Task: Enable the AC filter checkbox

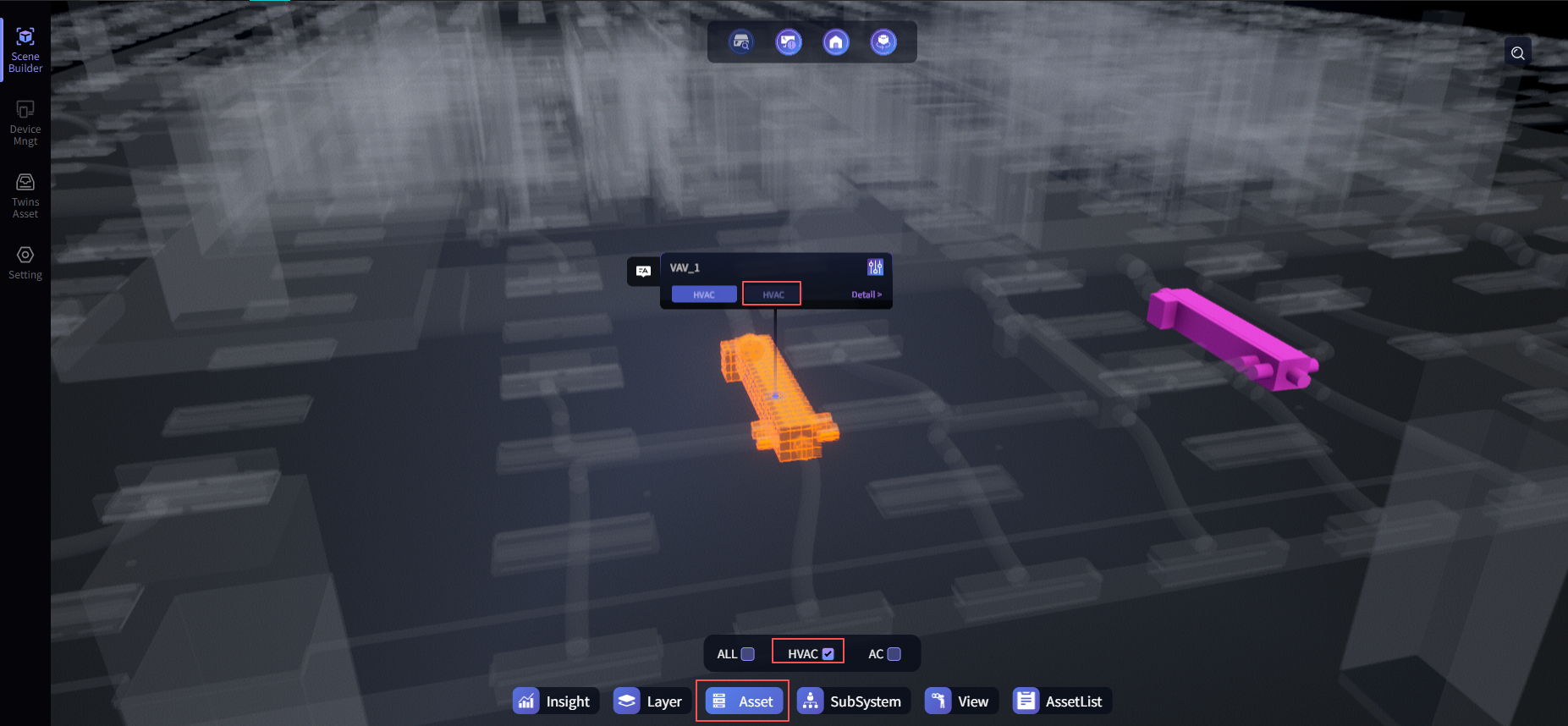Action: [x=894, y=654]
